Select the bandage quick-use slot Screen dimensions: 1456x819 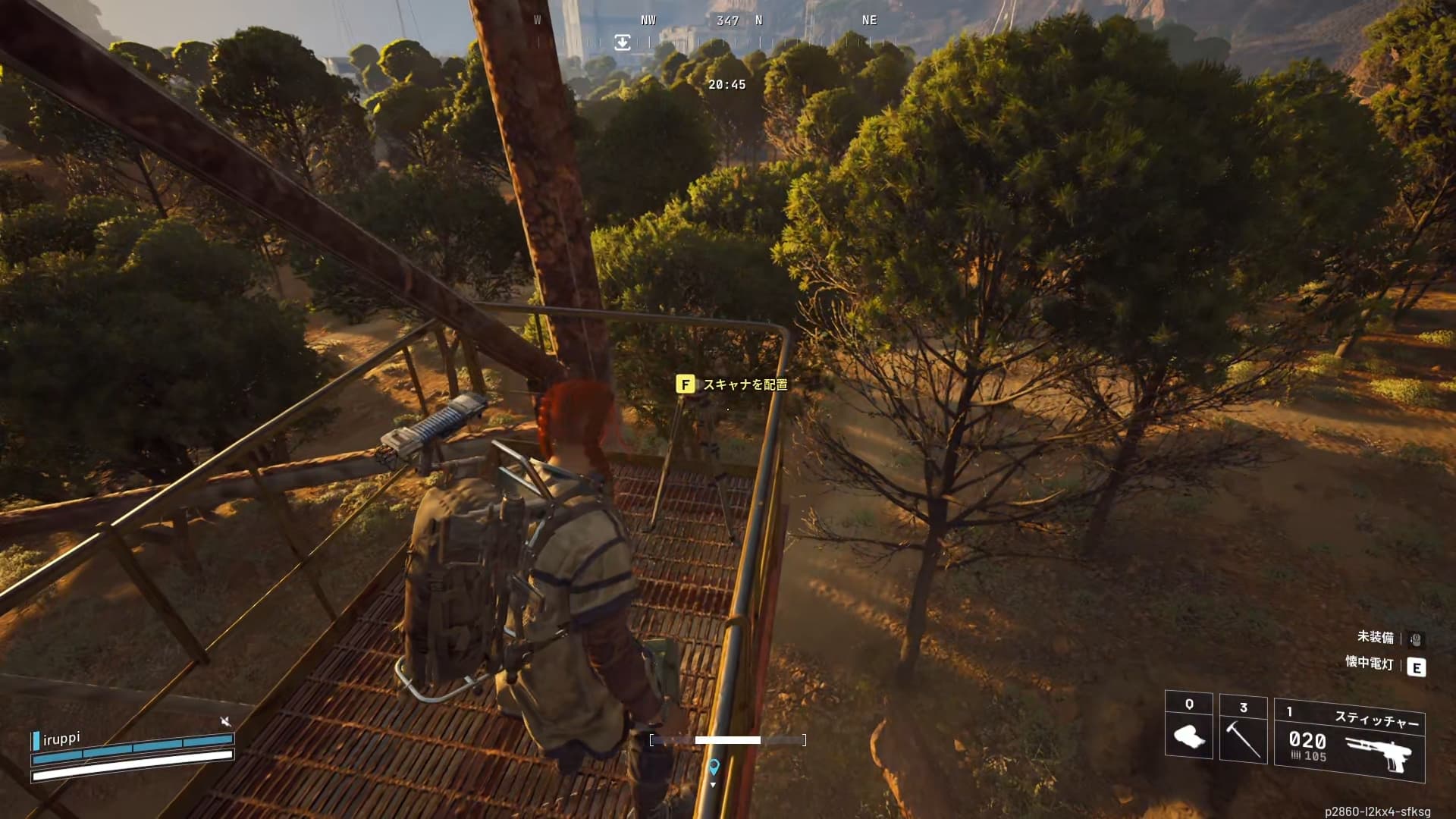pyautogui.click(x=1188, y=726)
